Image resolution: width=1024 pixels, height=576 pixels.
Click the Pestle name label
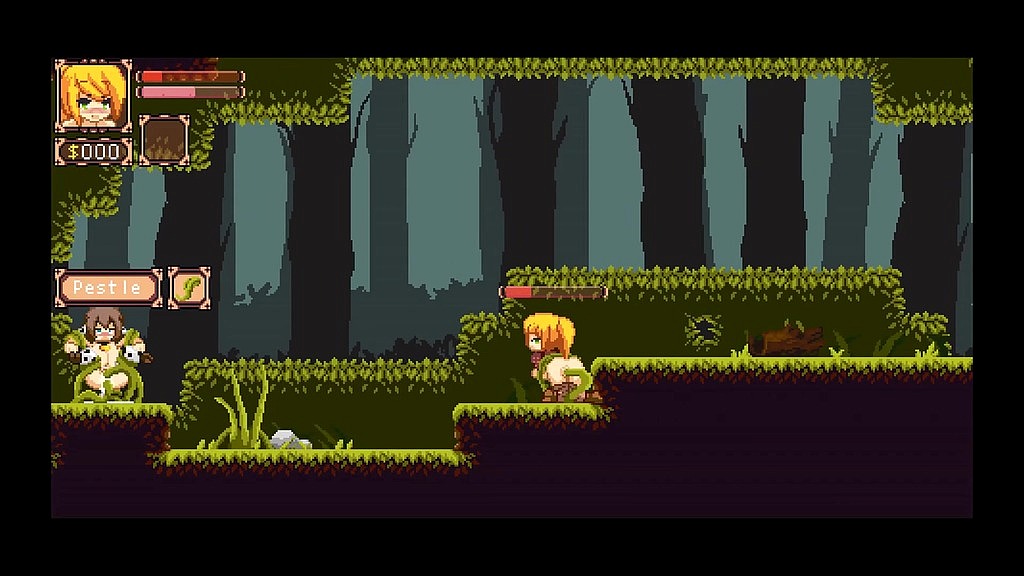coord(109,288)
